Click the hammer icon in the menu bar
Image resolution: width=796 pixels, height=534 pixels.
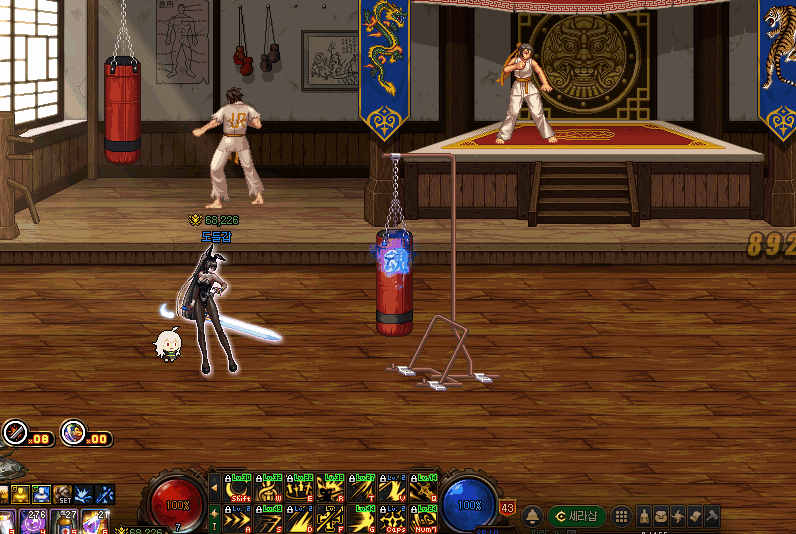[711, 516]
